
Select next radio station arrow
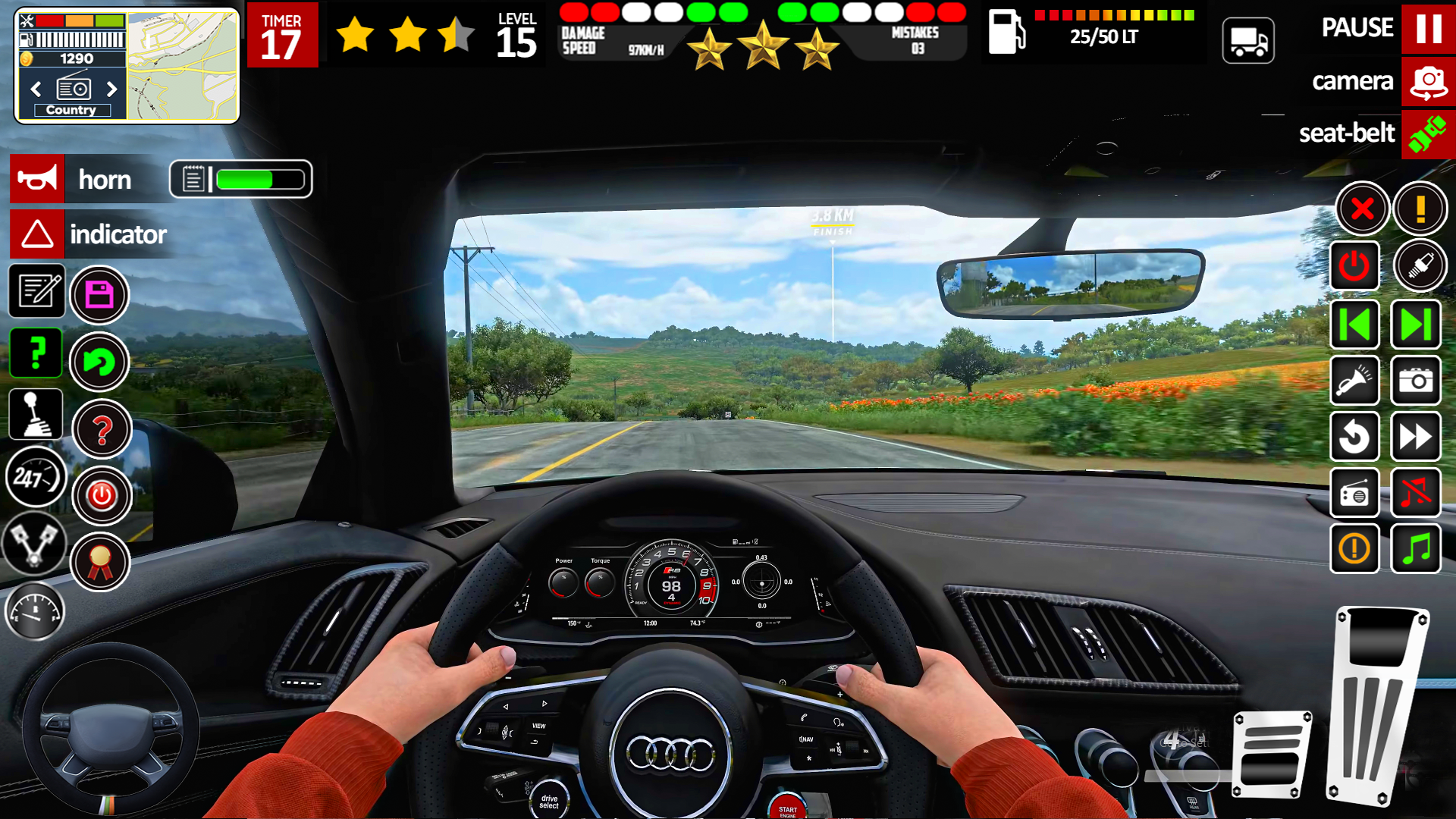coord(112,89)
